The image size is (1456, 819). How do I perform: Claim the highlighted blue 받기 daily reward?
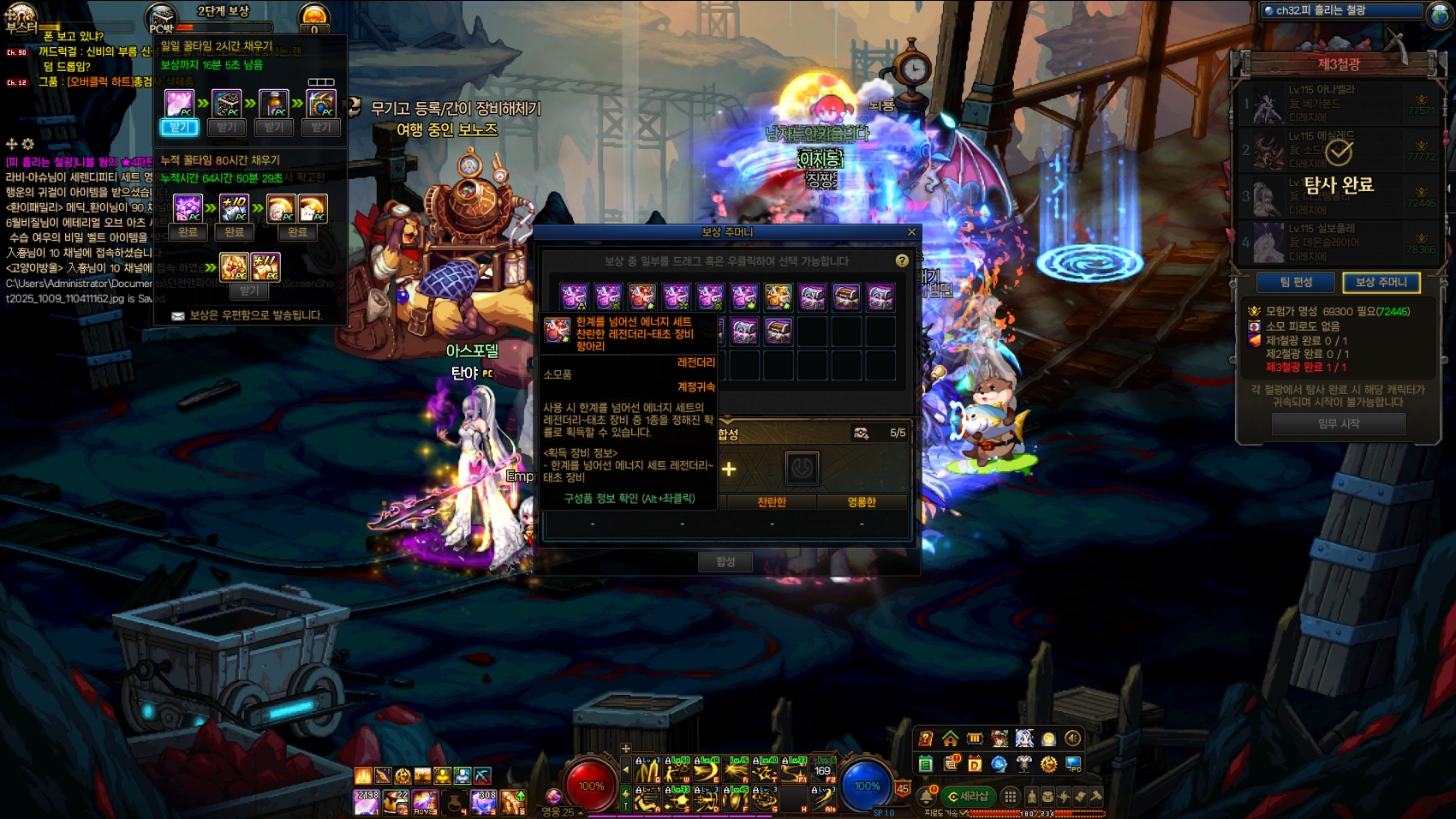(179, 128)
